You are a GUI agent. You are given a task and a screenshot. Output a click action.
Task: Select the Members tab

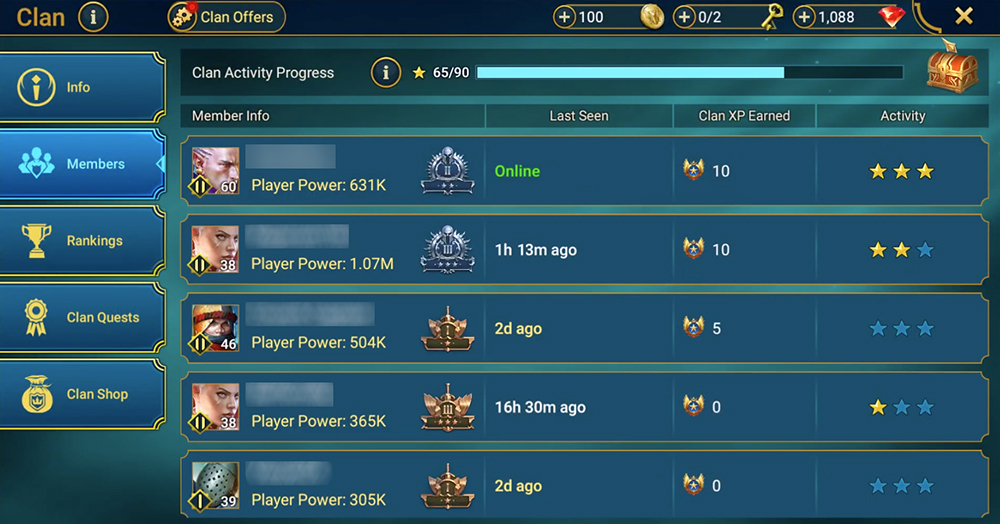(x=82, y=164)
